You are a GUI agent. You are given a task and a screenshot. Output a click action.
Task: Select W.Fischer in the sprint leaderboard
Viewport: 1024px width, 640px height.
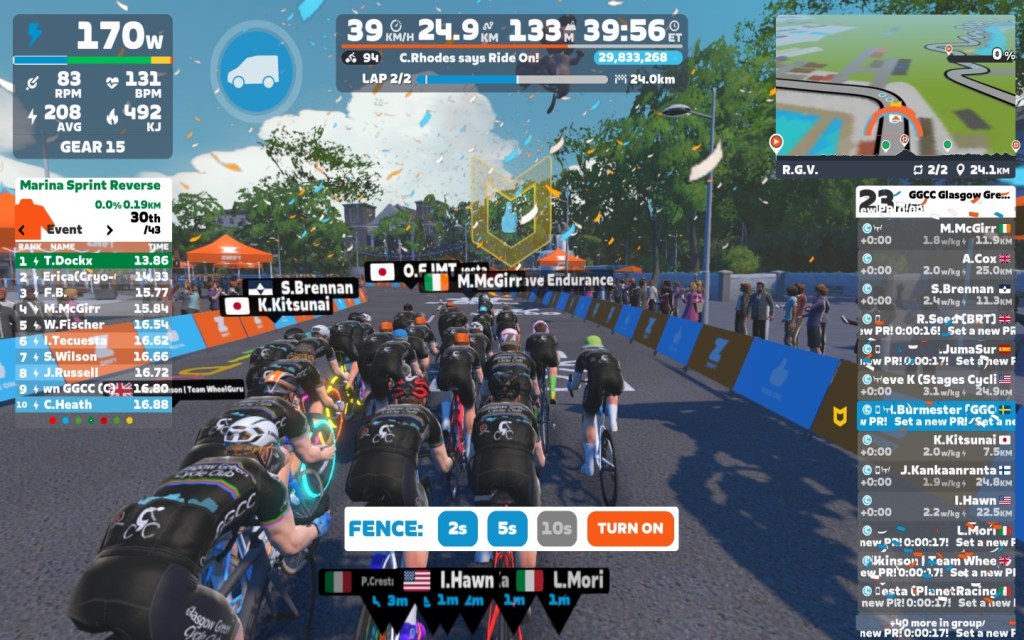[x=92, y=325]
